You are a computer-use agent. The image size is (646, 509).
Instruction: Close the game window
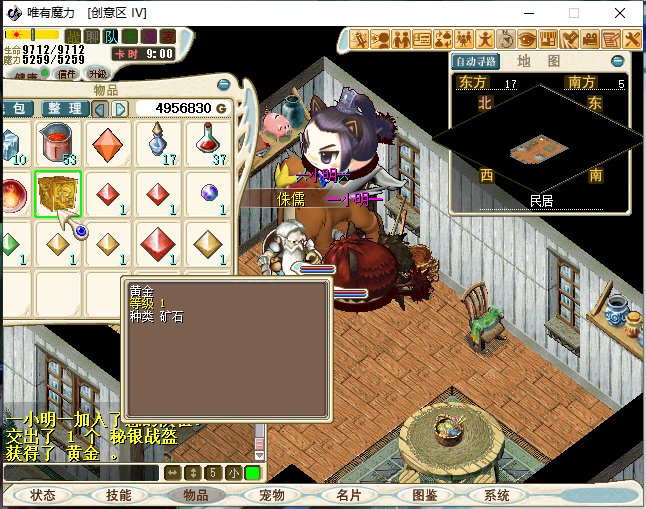[x=622, y=13]
